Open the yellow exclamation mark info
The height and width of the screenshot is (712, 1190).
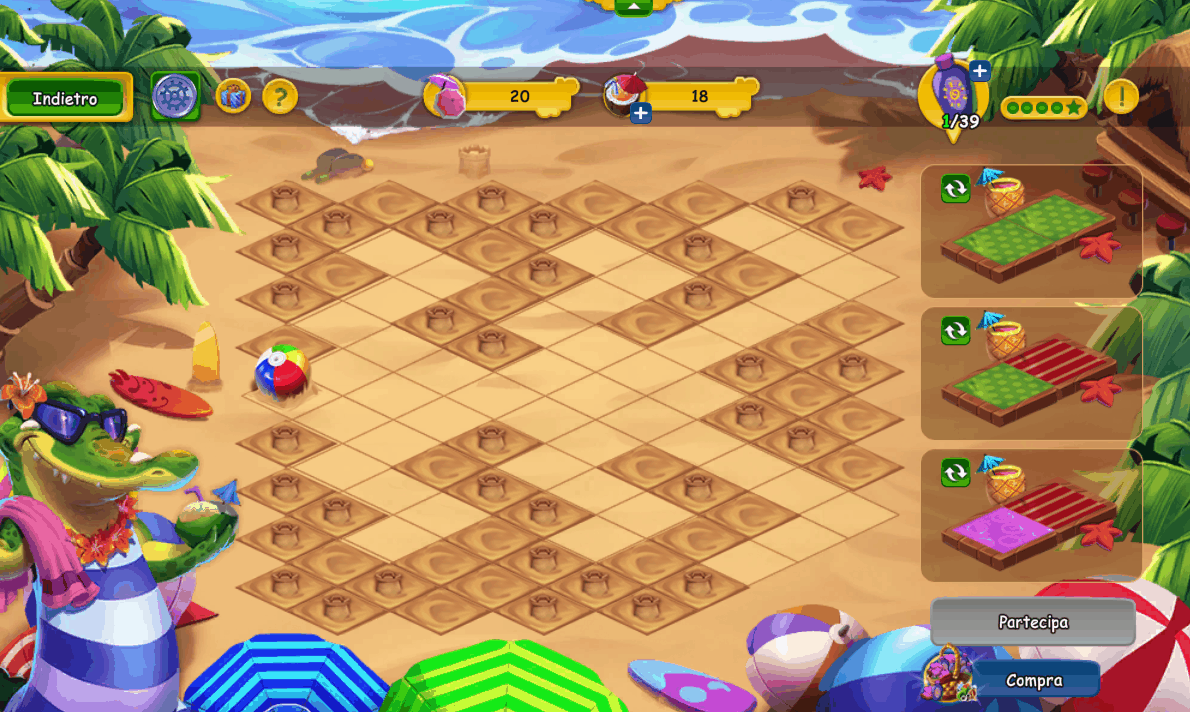click(1121, 97)
